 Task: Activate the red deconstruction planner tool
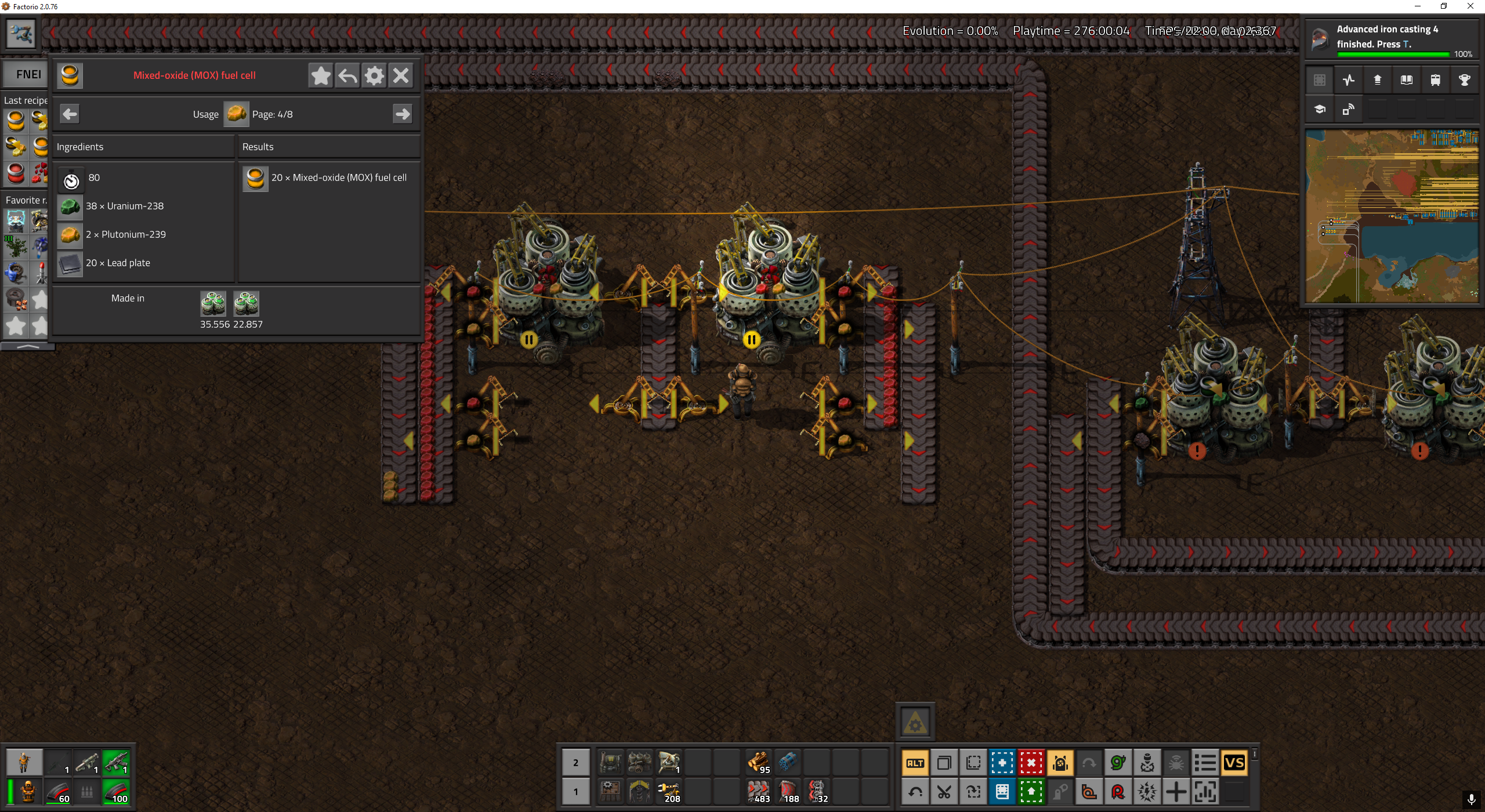coord(1031,763)
